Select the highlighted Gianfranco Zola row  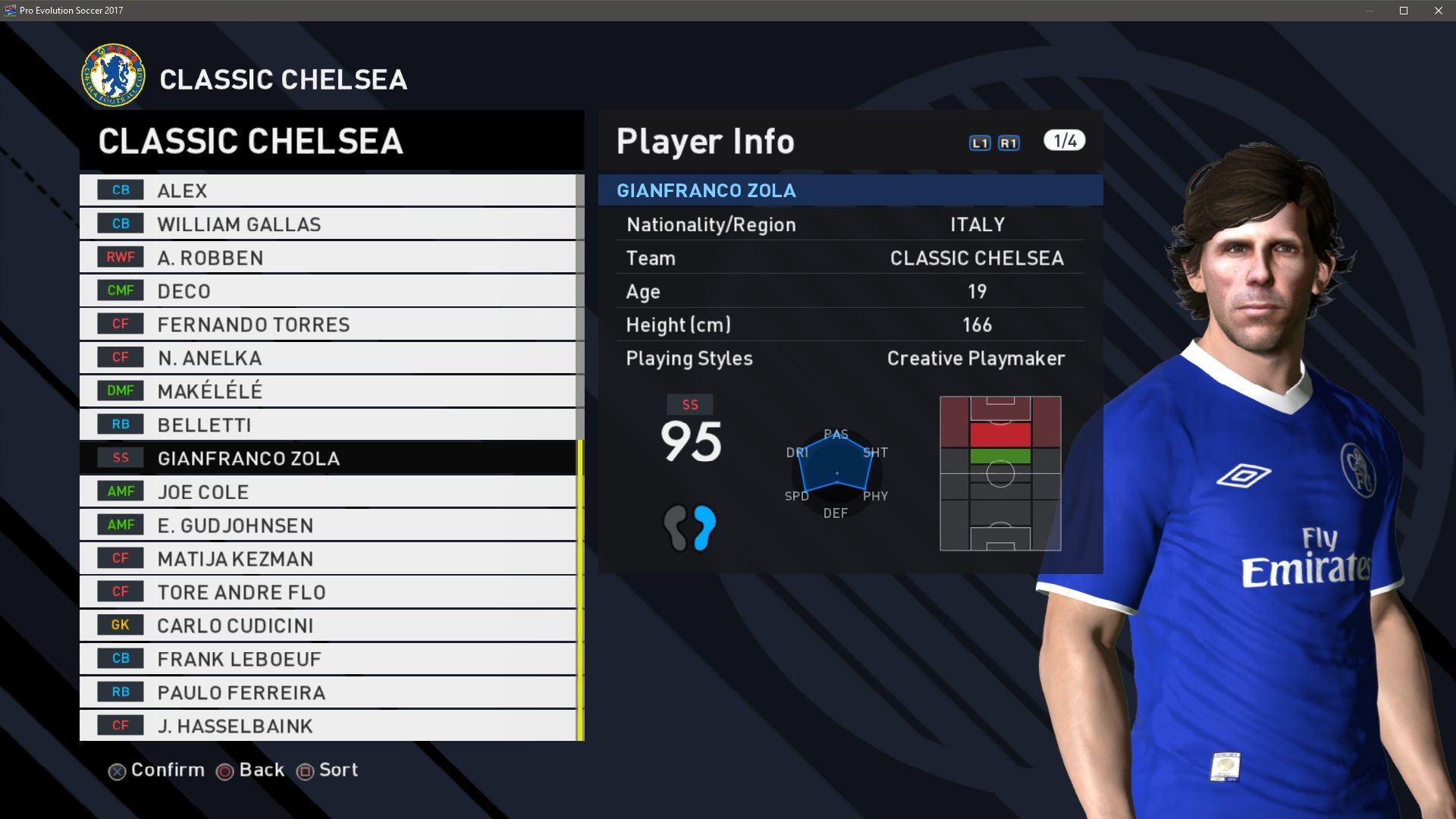coord(328,458)
